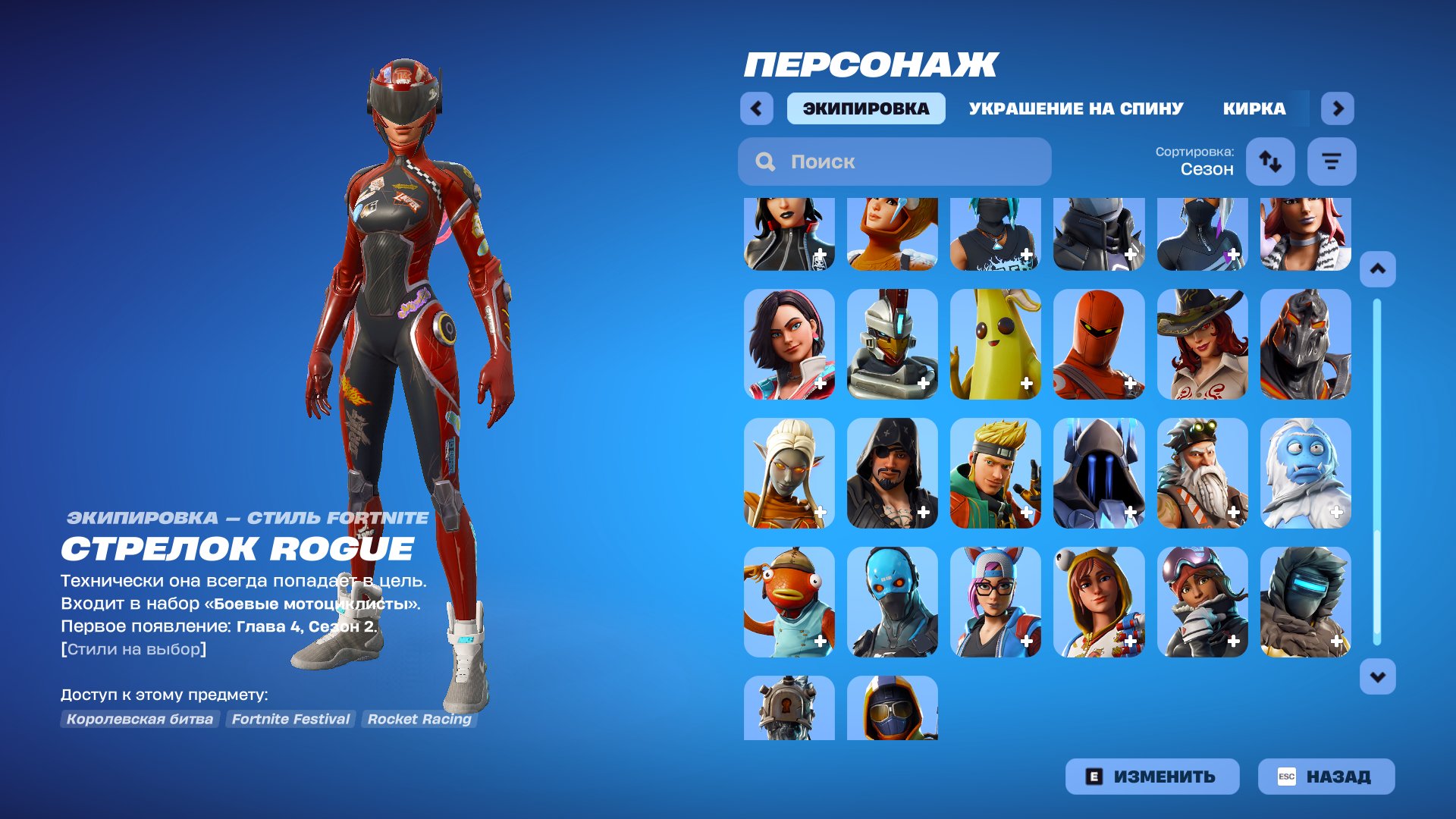
Task: Select the Fishstick character skin
Action: pos(789,603)
